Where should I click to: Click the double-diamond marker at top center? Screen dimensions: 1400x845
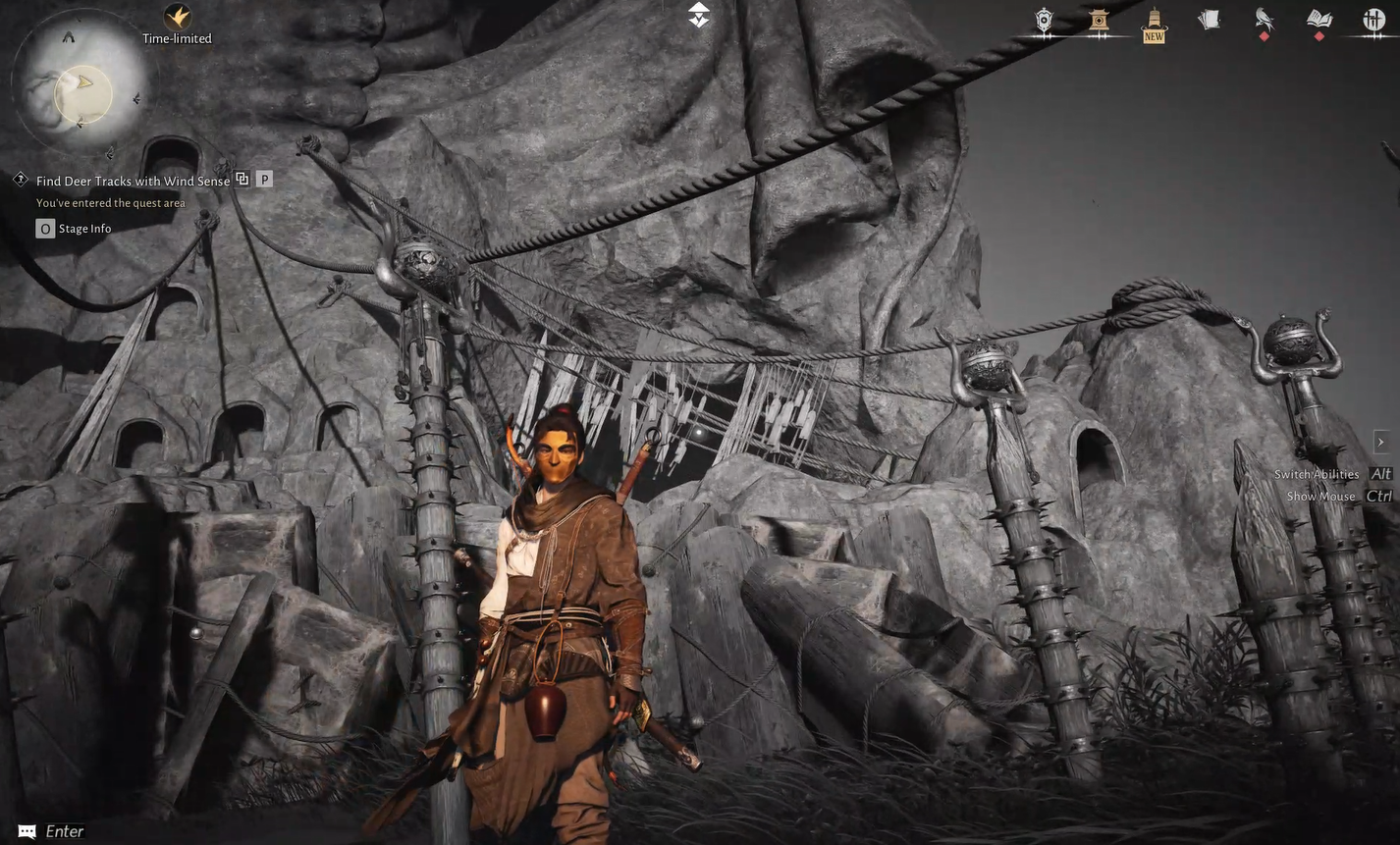pyautogui.click(x=698, y=15)
